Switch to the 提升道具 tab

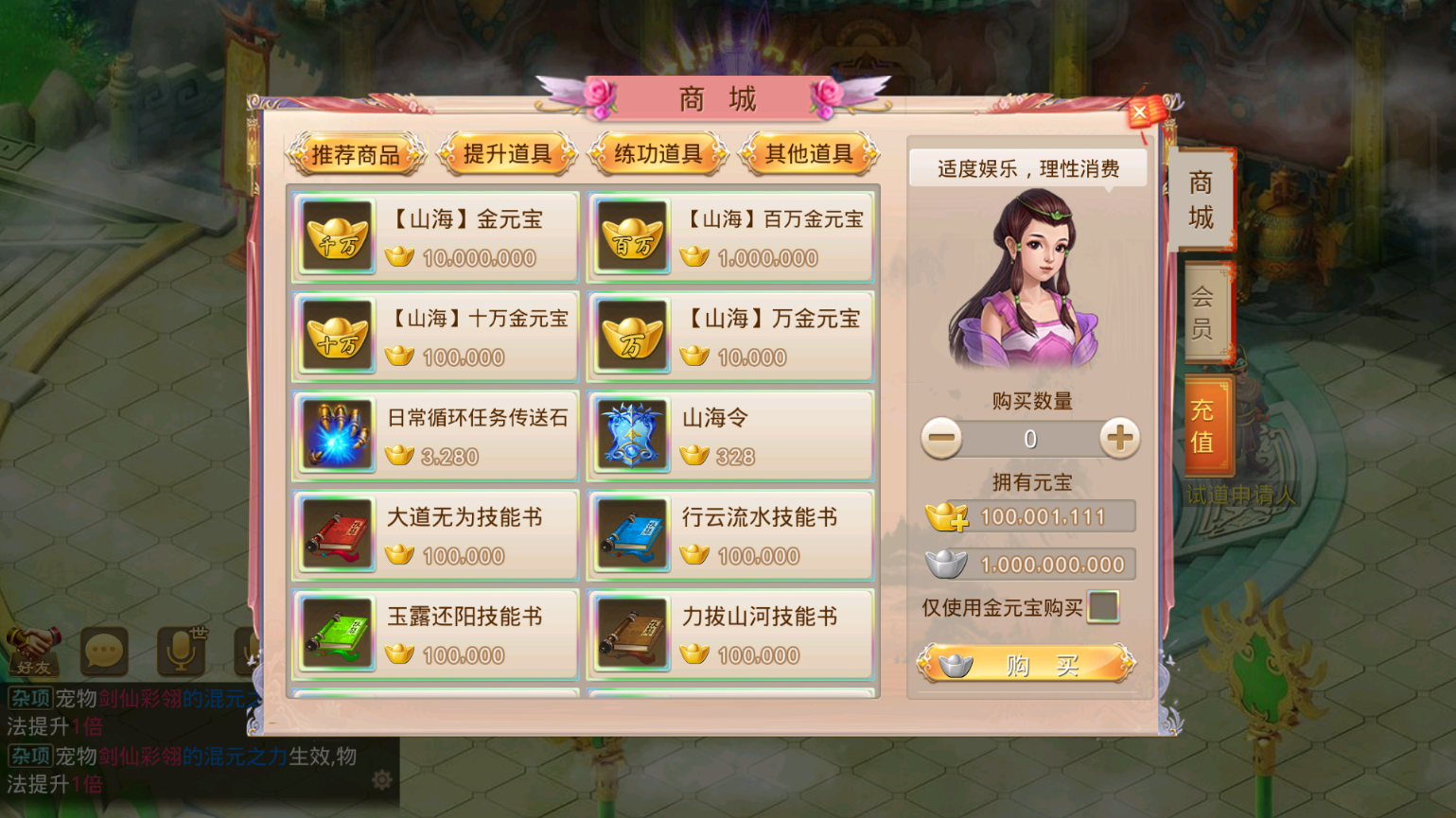coord(507,154)
